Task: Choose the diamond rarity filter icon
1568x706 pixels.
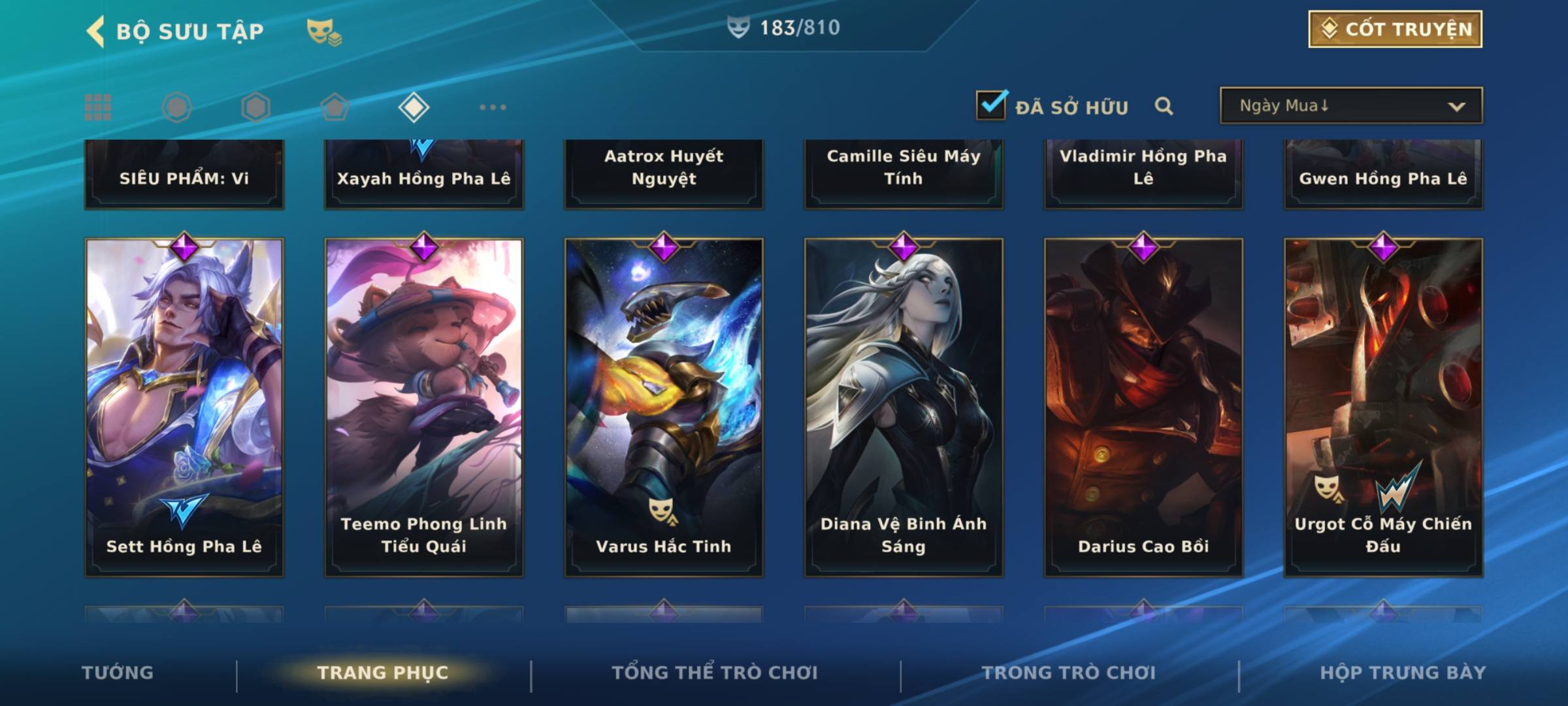Action: click(x=414, y=107)
